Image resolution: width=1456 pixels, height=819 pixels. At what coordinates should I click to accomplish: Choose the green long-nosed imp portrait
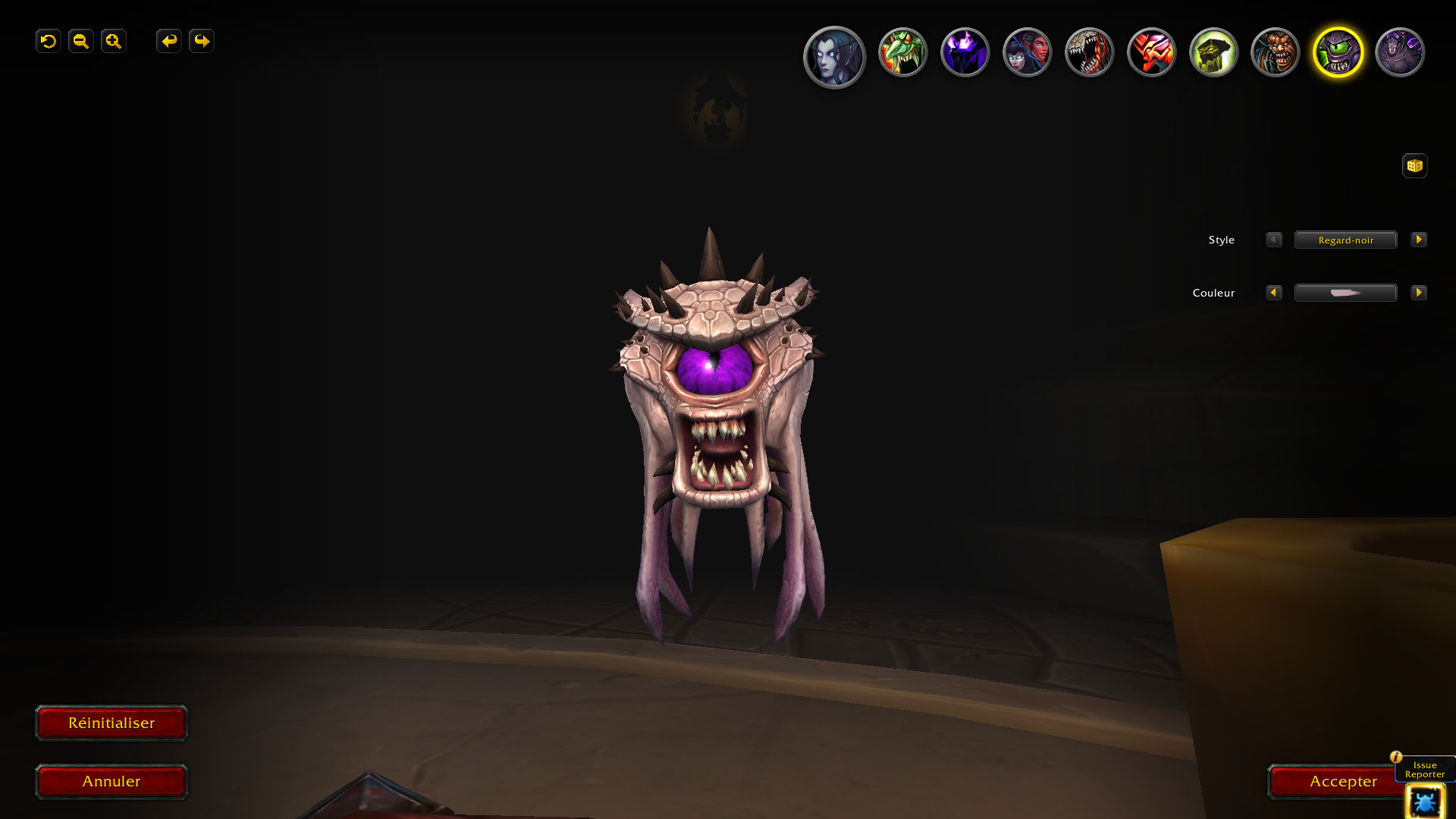902,52
